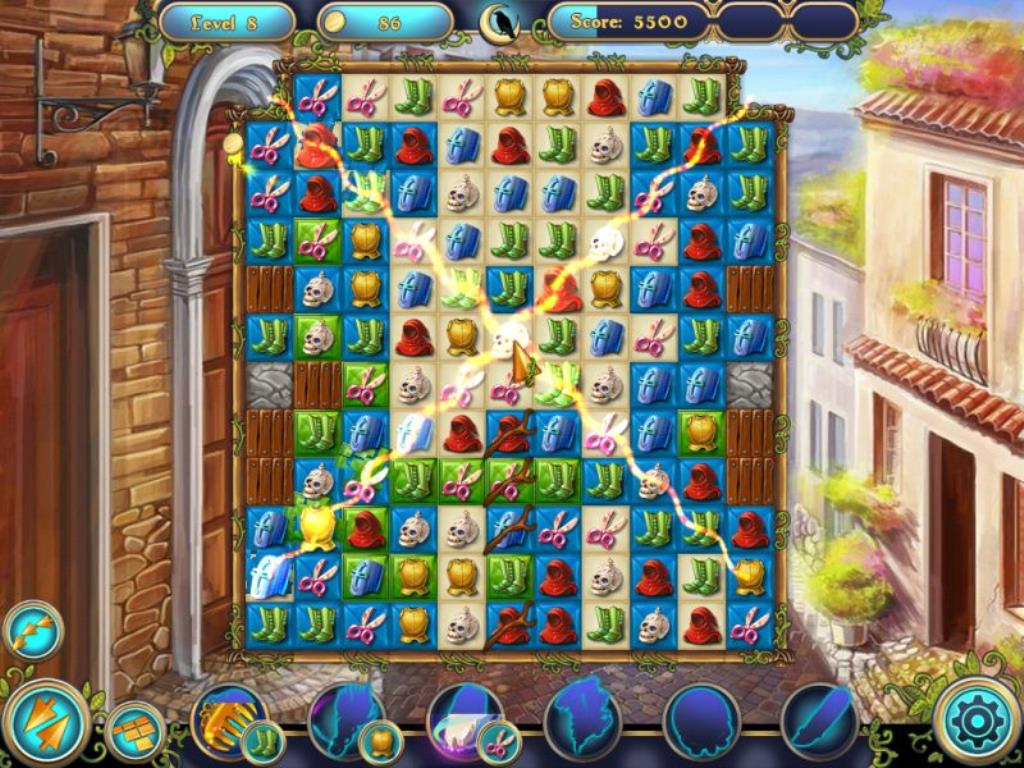Select the small orange arrows bonus button
1024x768 pixels.
pos(33,631)
